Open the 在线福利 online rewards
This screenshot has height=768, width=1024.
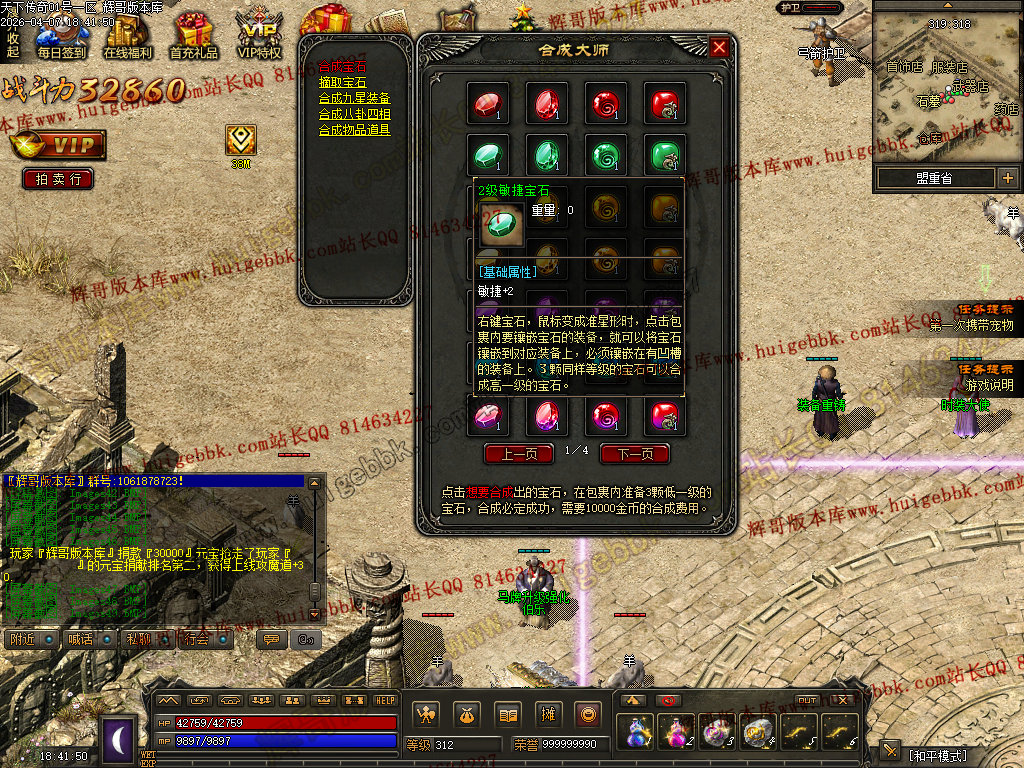[127, 37]
